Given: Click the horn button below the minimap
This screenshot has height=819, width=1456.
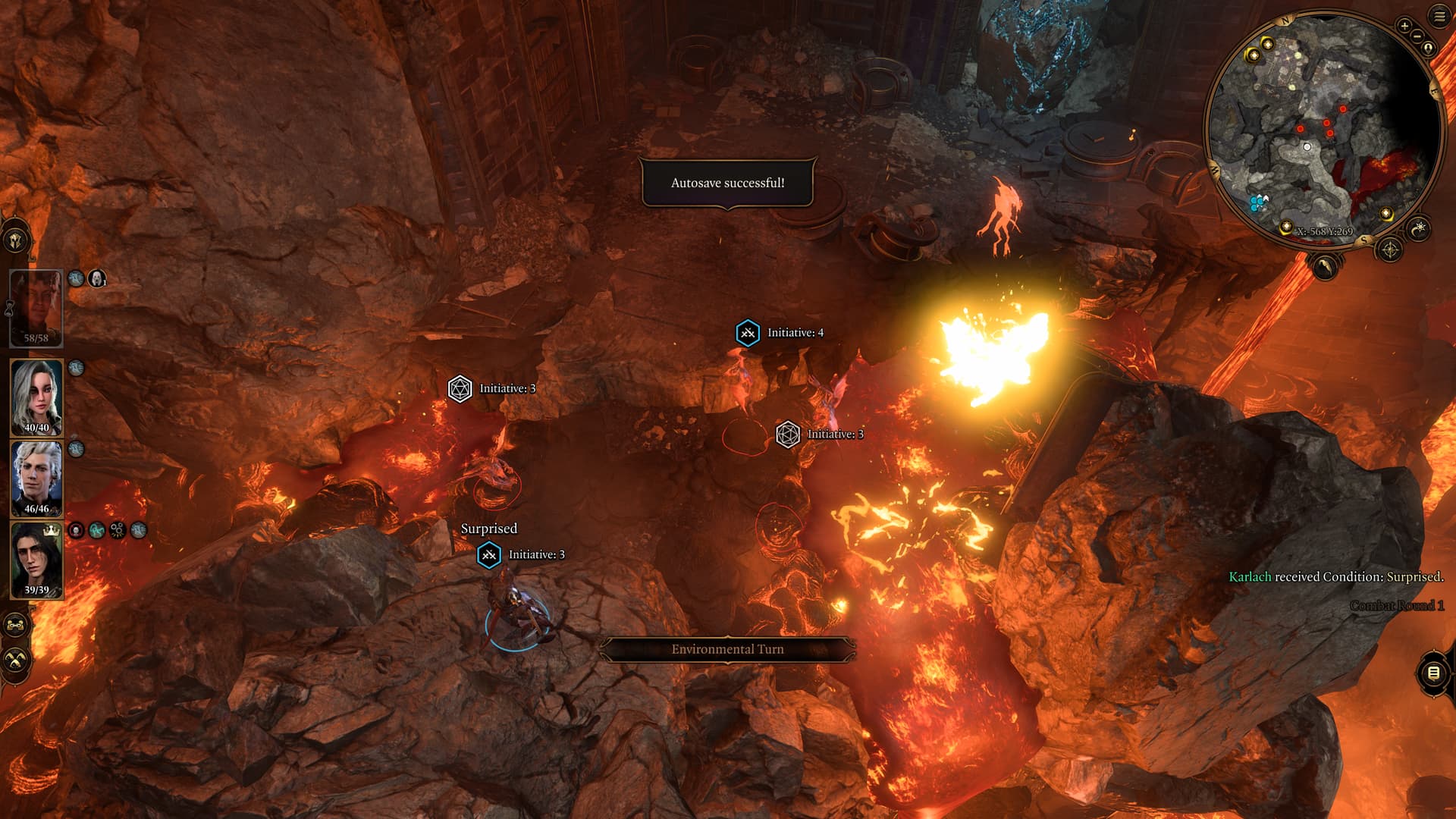Looking at the screenshot, I should pyautogui.click(x=1324, y=266).
